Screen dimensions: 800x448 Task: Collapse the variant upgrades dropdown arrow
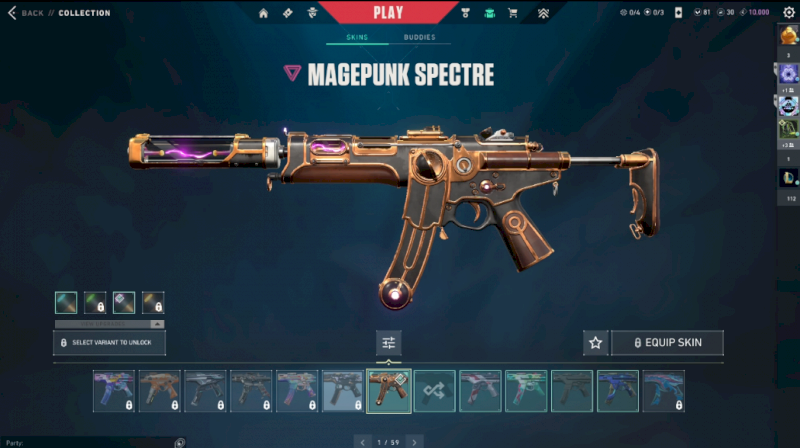[x=156, y=324]
